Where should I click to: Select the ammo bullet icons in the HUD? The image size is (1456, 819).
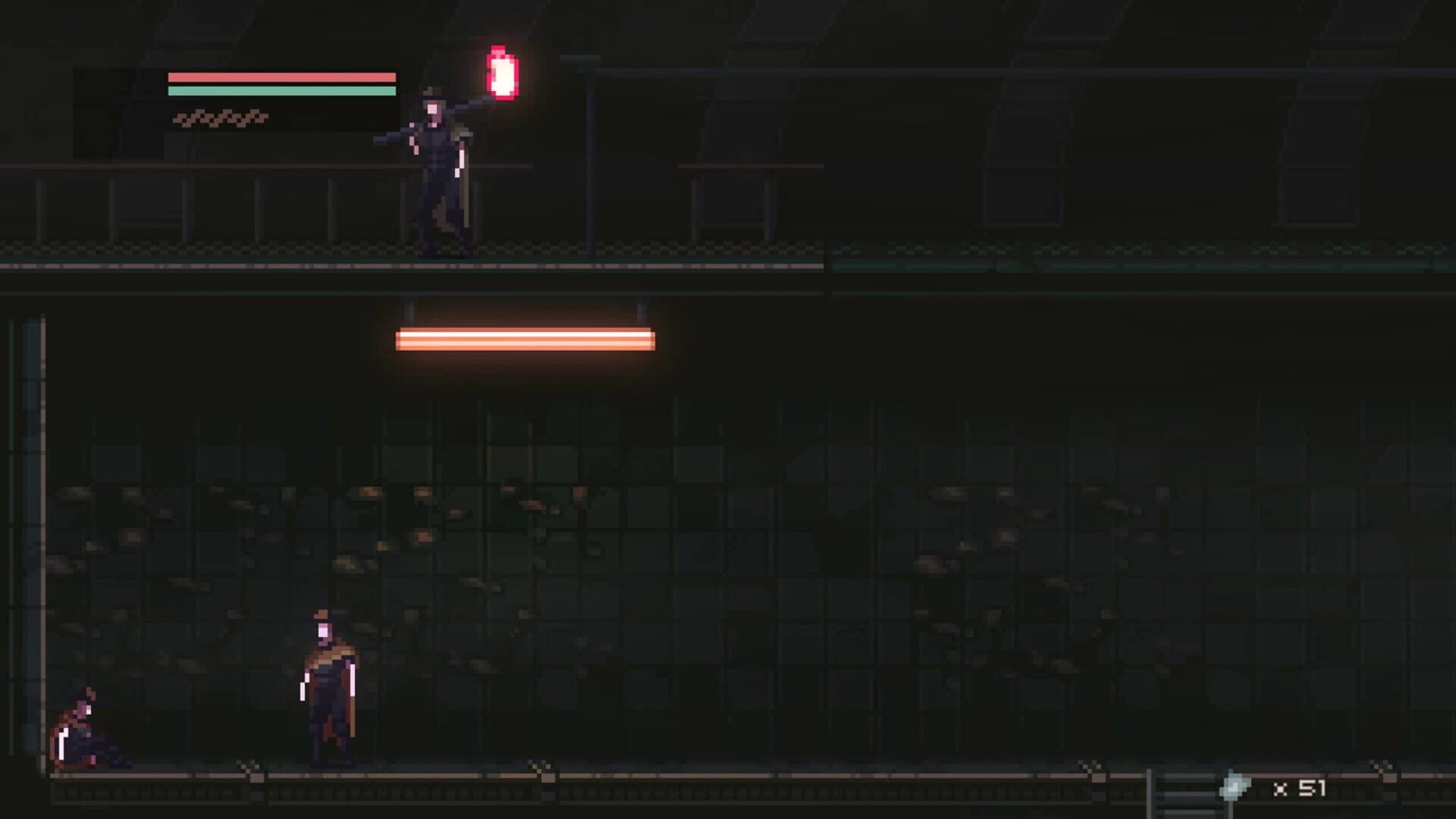[220, 118]
